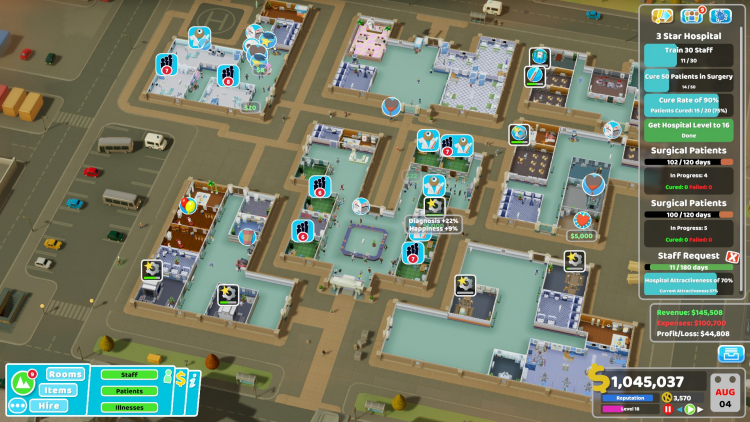Decrease game speed with left arrow
This screenshot has height=422, width=750.
click(679, 409)
